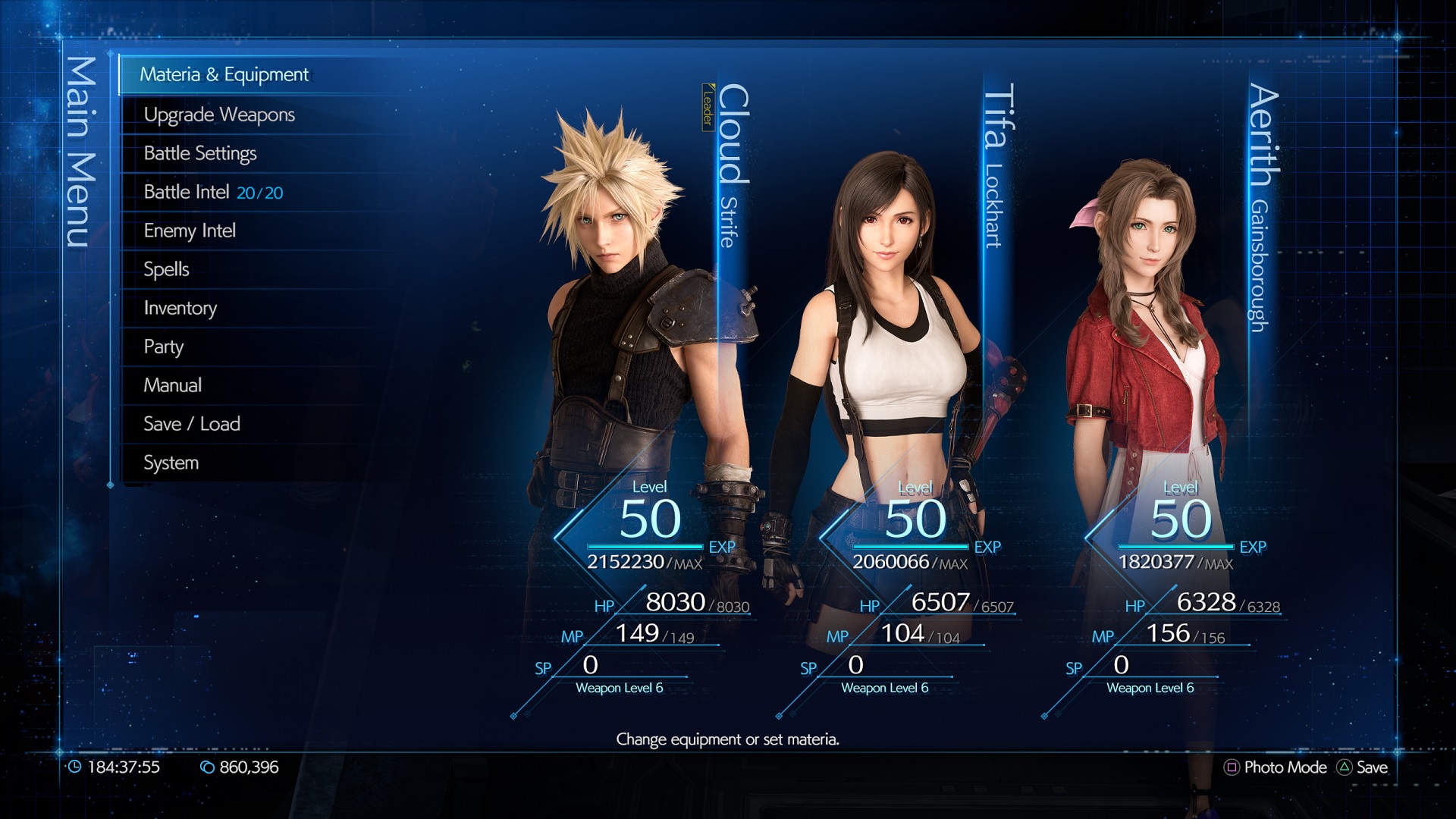
Task: Open the Manual
Action: click(173, 385)
